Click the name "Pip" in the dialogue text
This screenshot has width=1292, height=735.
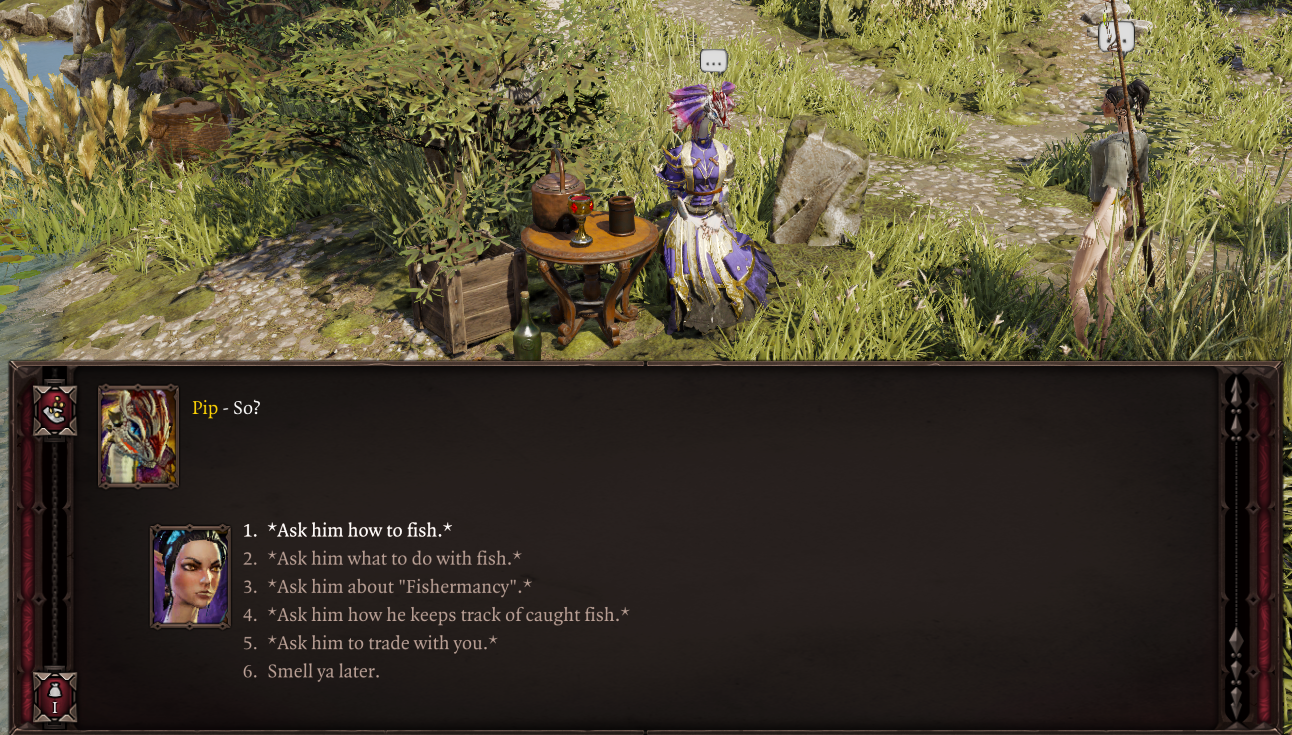coord(205,407)
